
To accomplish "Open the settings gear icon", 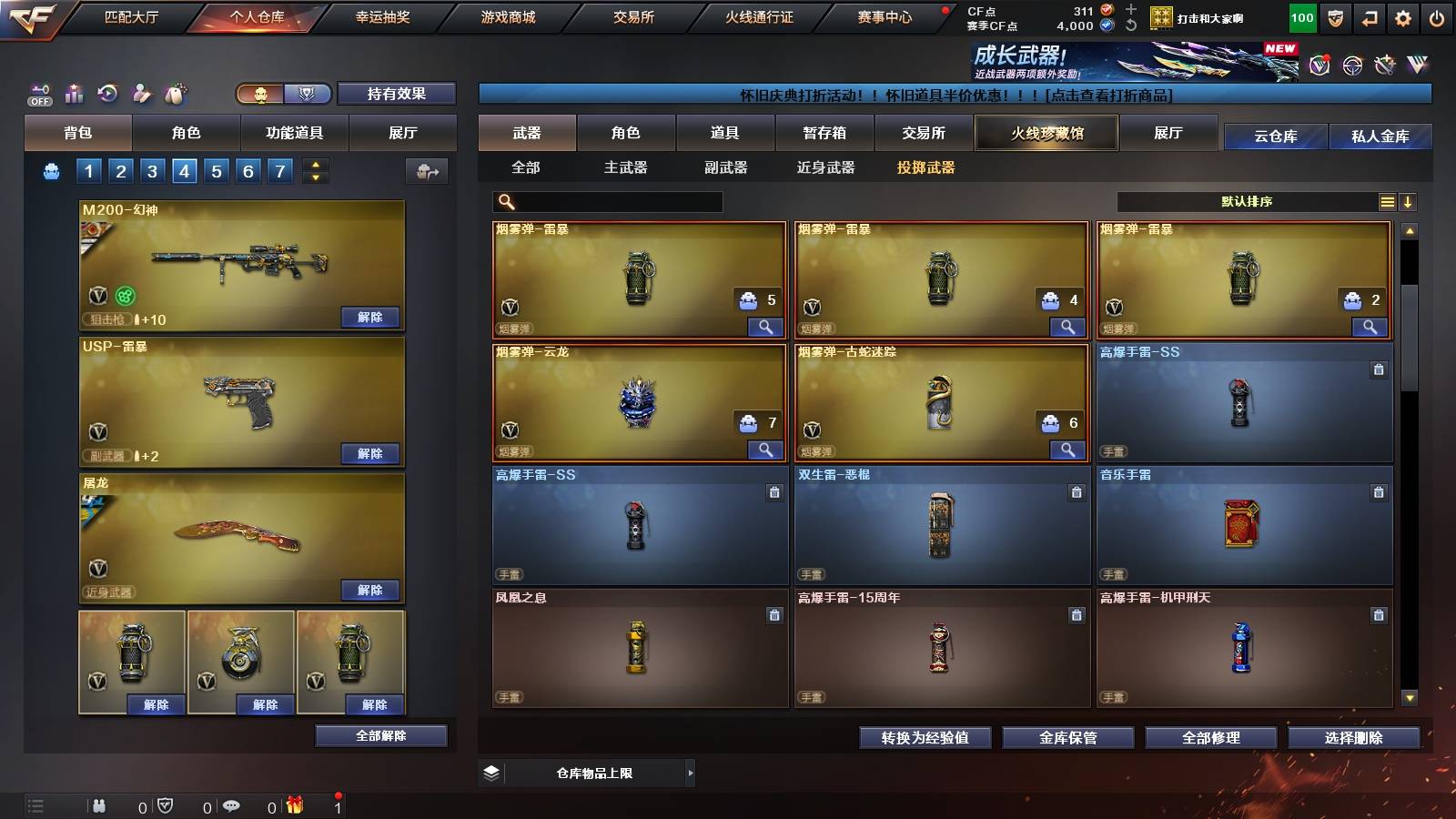I will [x=1402, y=17].
